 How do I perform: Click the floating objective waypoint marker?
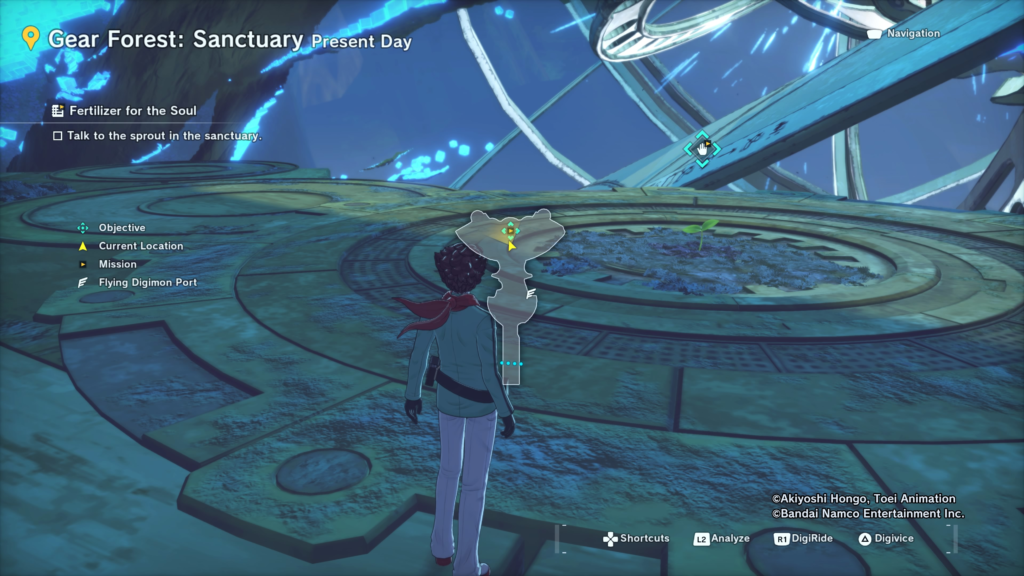[x=702, y=149]
